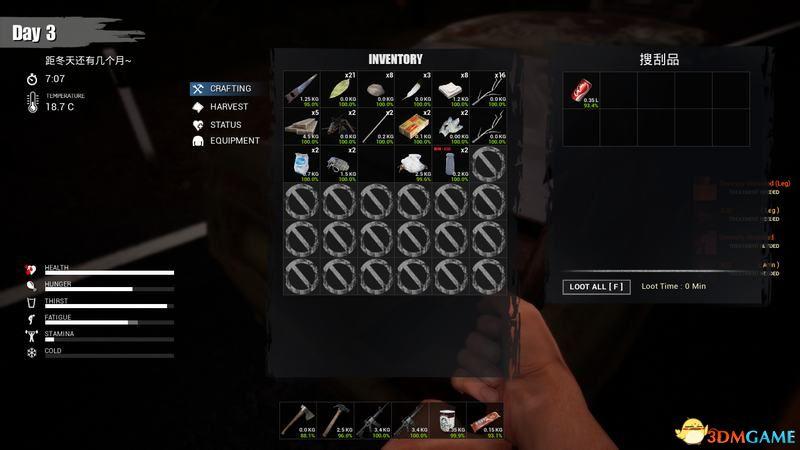Select the white feather stack
This screenshot has width=800, height=450.
(413, 90)
